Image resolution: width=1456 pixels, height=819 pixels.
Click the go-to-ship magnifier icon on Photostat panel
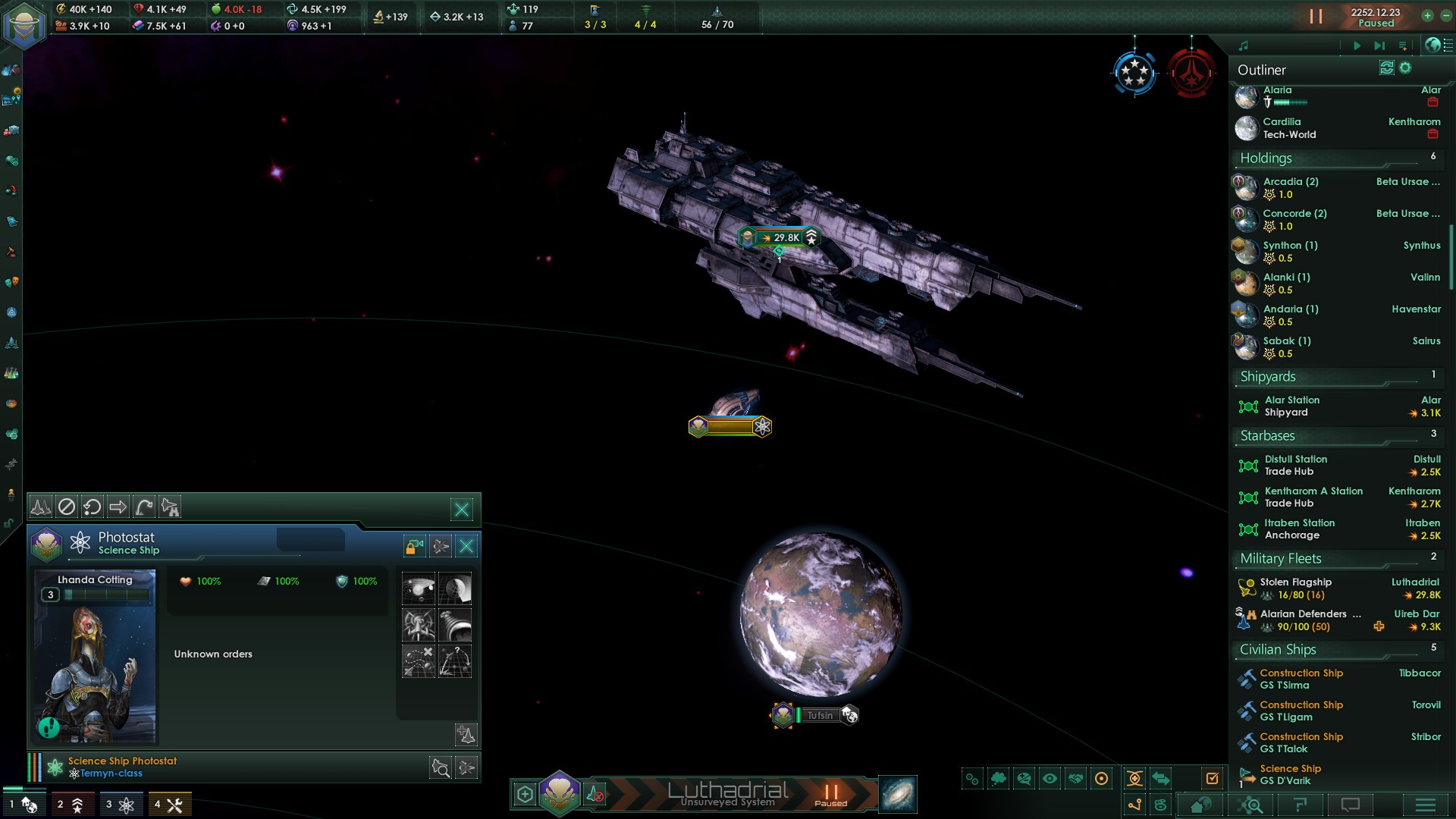pos(441,767)
